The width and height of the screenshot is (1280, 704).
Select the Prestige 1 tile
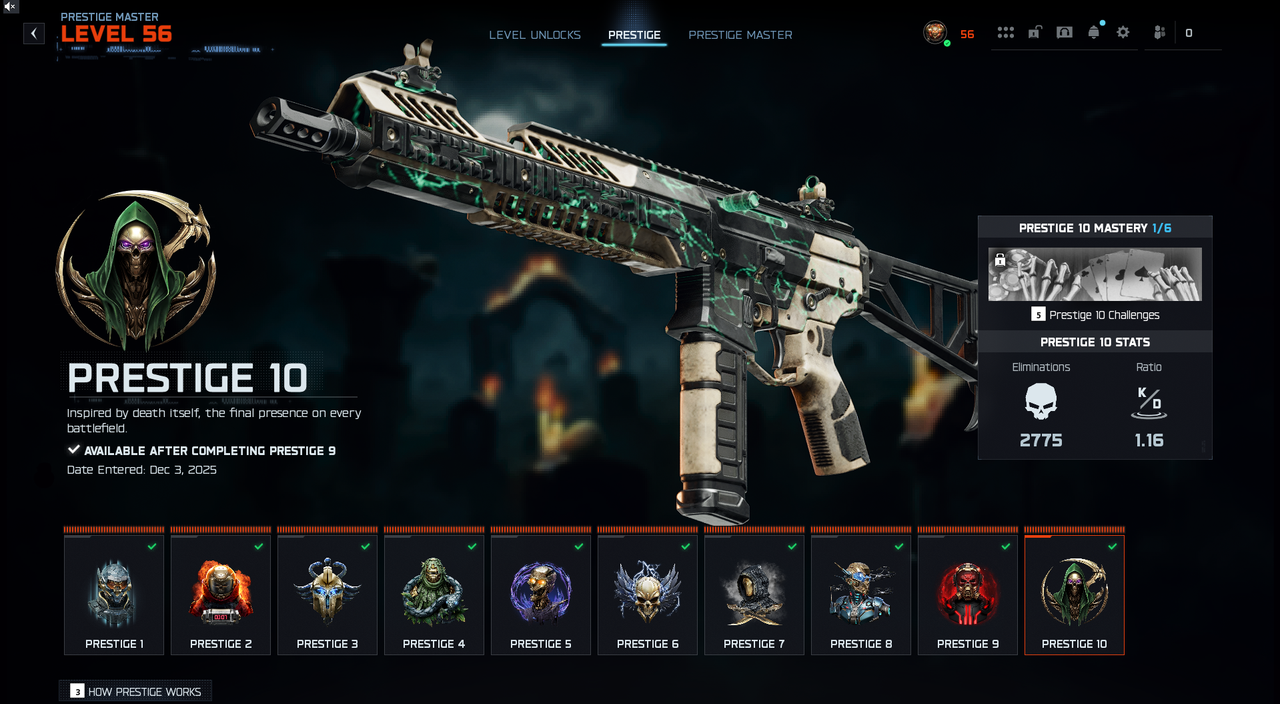[x=114, y=595]
